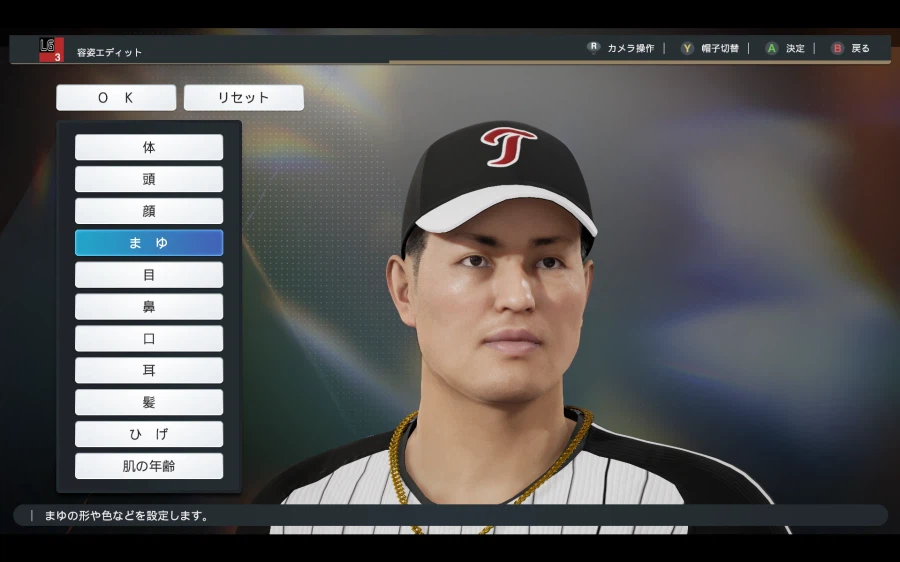Choose the 顔 face entry
Image resolution: width=900 pixels, height=562 pixels.
click(149, 211)
